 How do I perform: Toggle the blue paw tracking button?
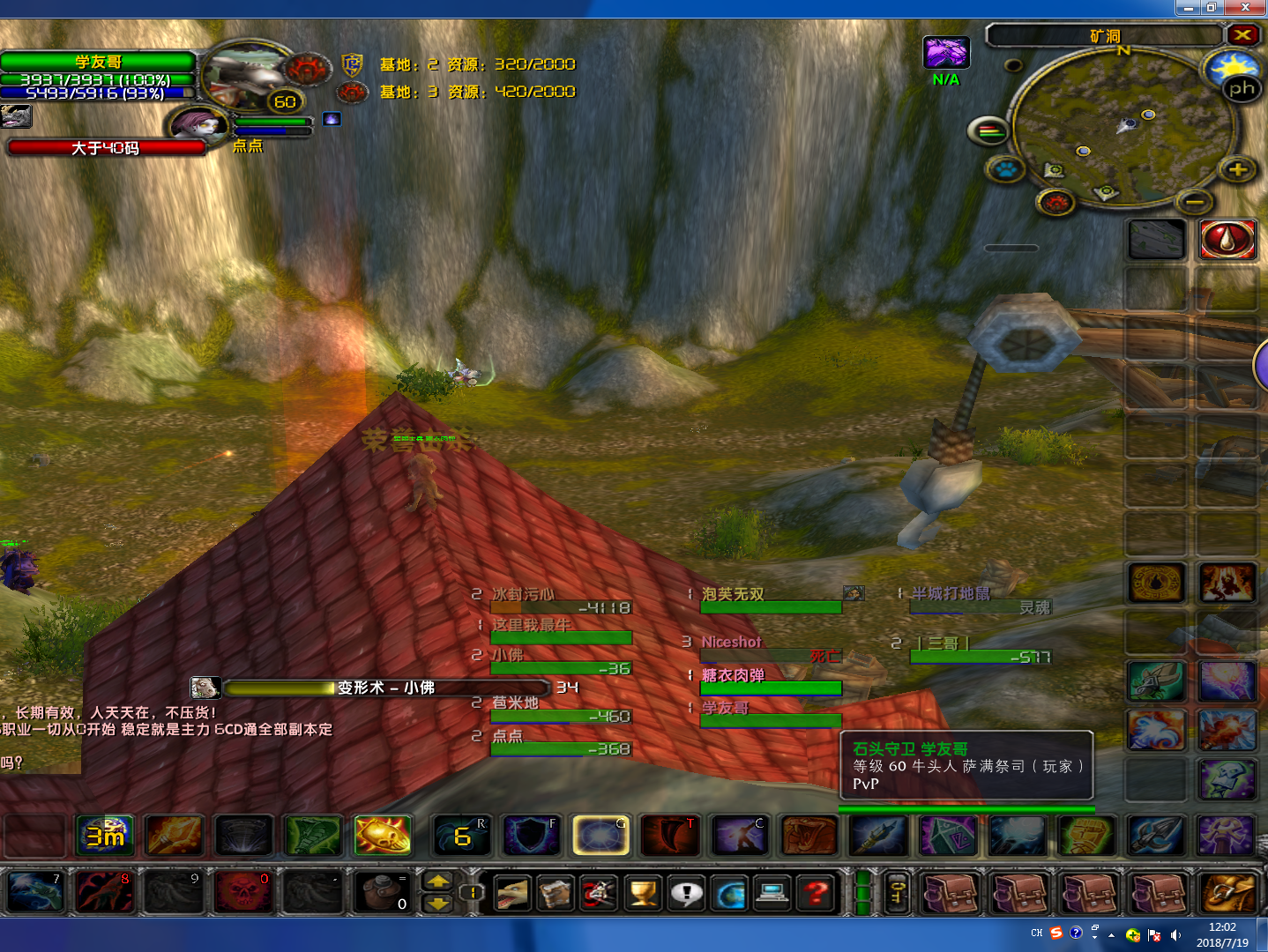pyautogui.click(x=1006, y=168)
